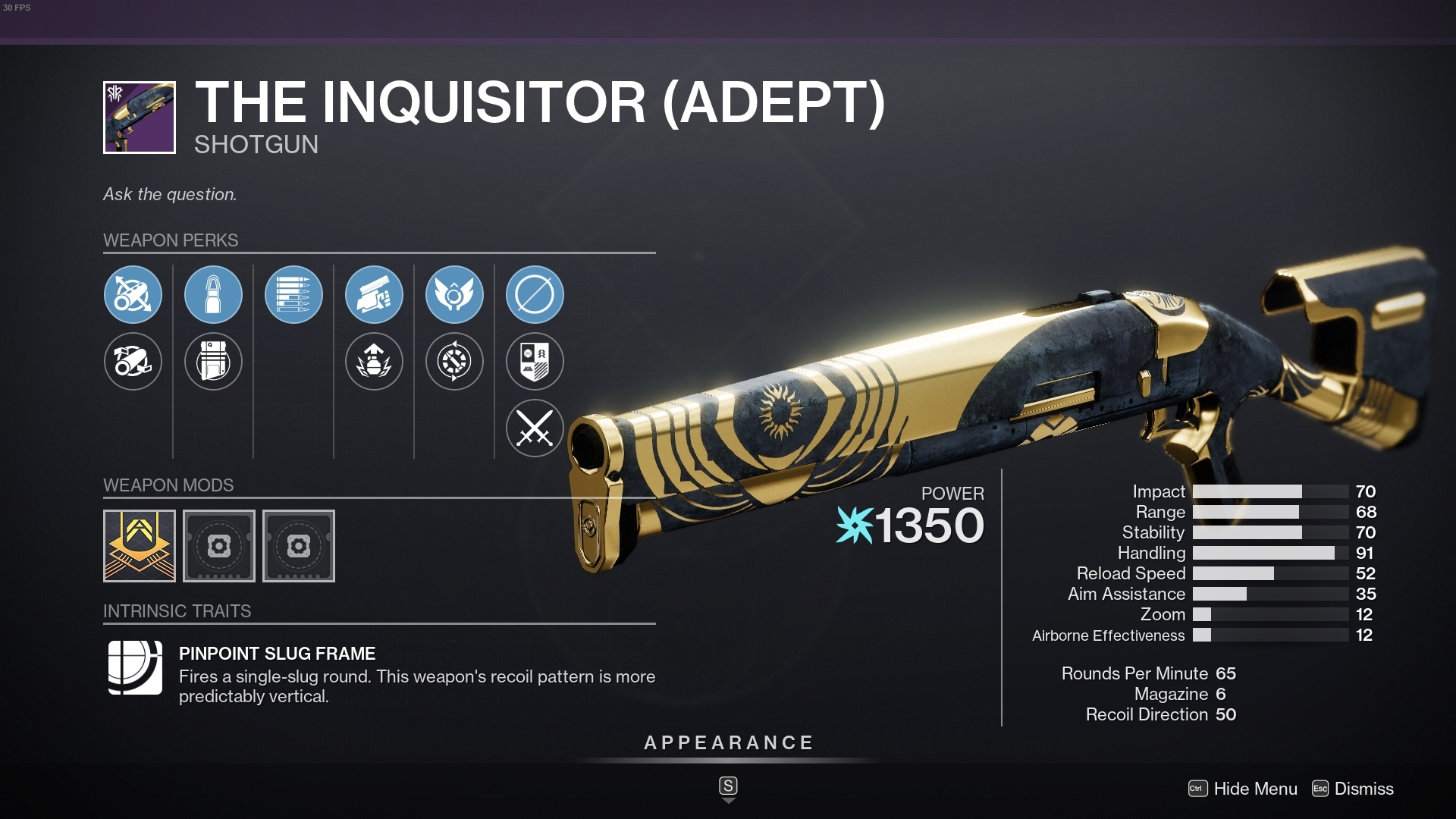The width and height of the screenshot is (1456, 819).
Task: Open the gold kill tracker weapon mod
Action: (x=140, y=545)
